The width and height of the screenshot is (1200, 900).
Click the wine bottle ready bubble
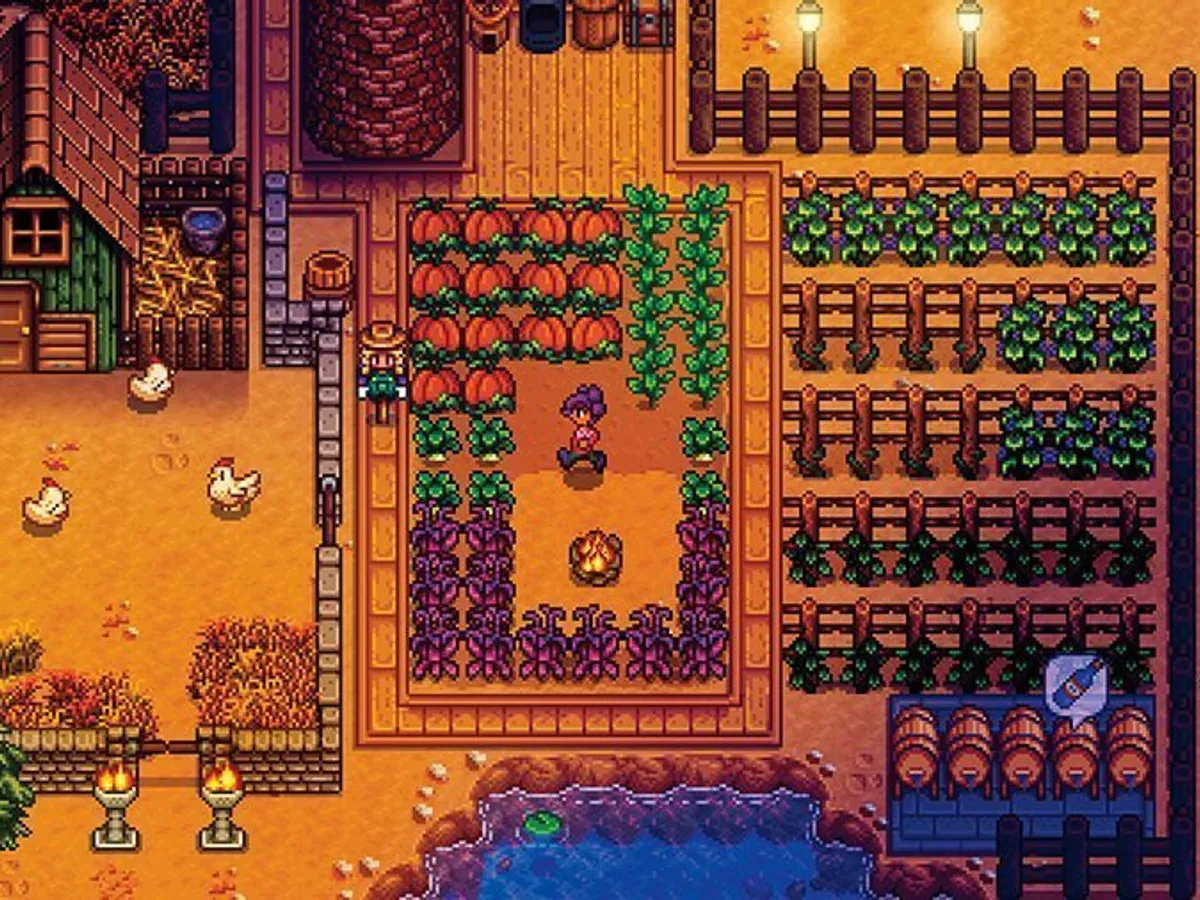coord(1075,683)
